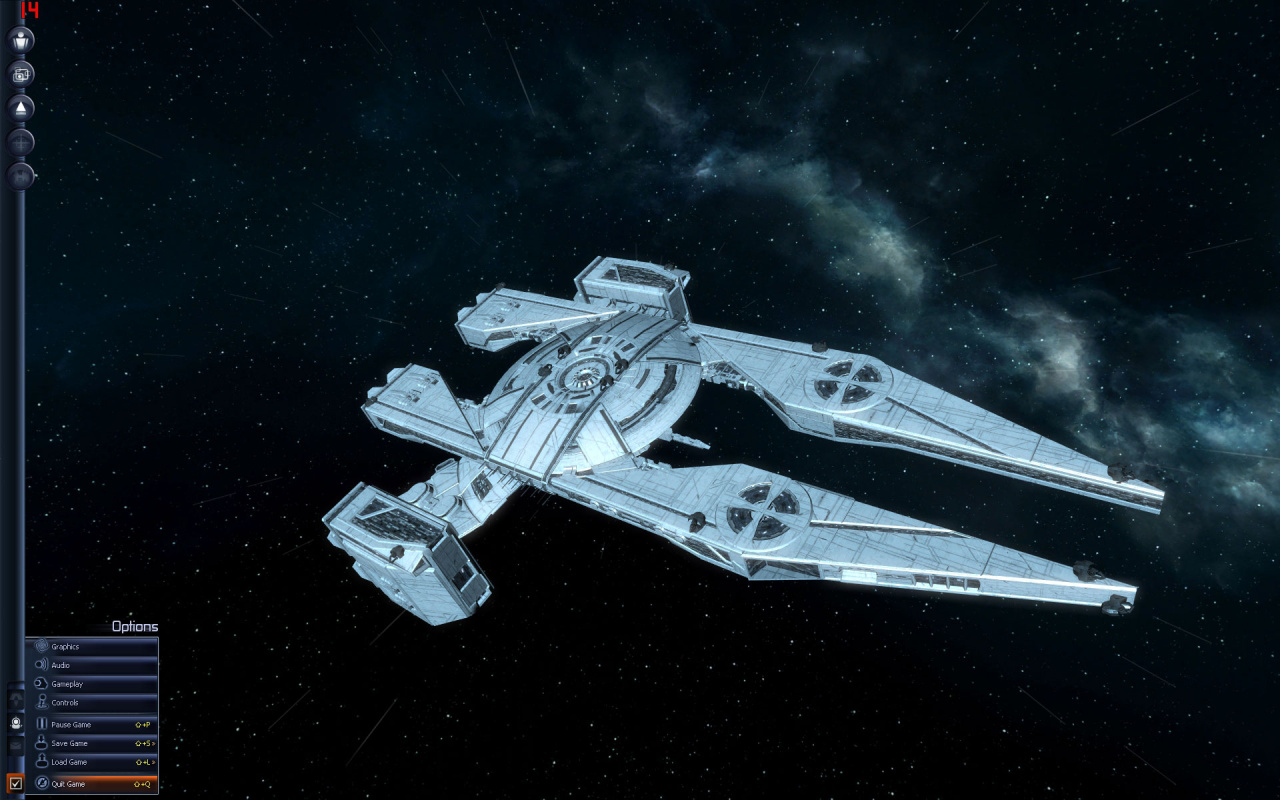Click the robot head icon beside Pause Game

tap(16, 722)
